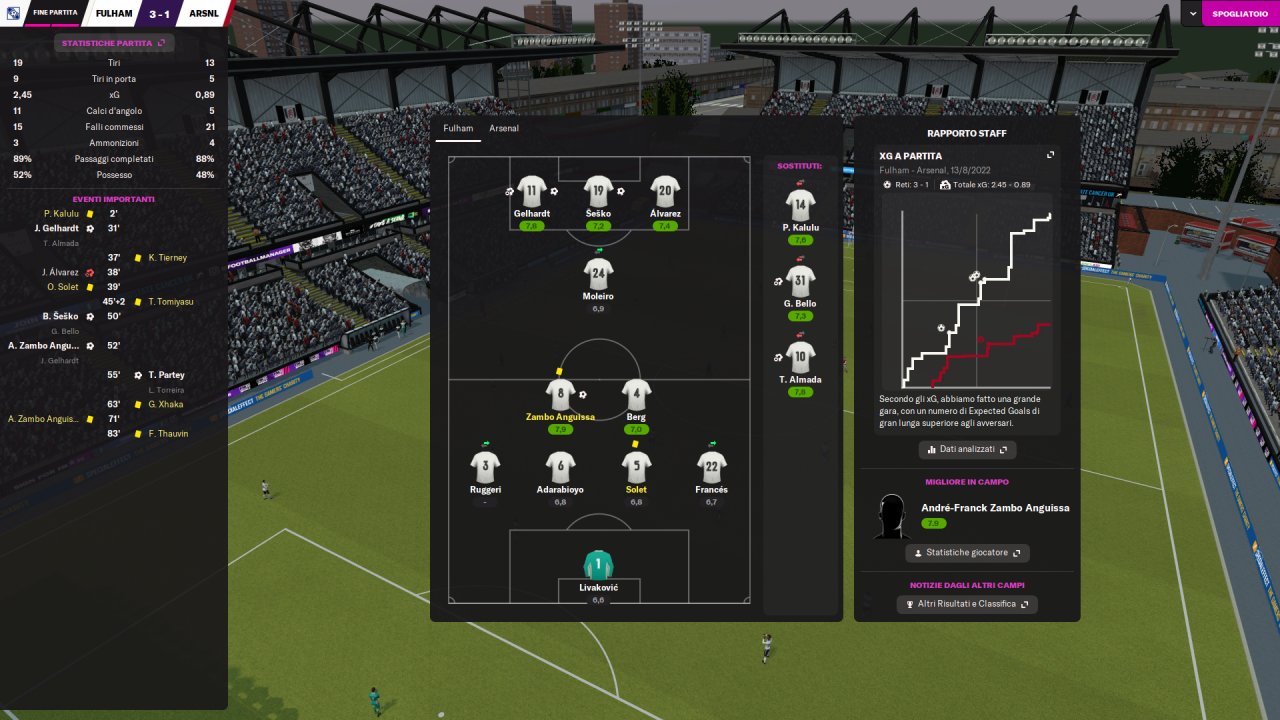The height and width of the screenshot is (720, 1280).
Task: Open Dati analizzati button
Action: tap(967, 450)
